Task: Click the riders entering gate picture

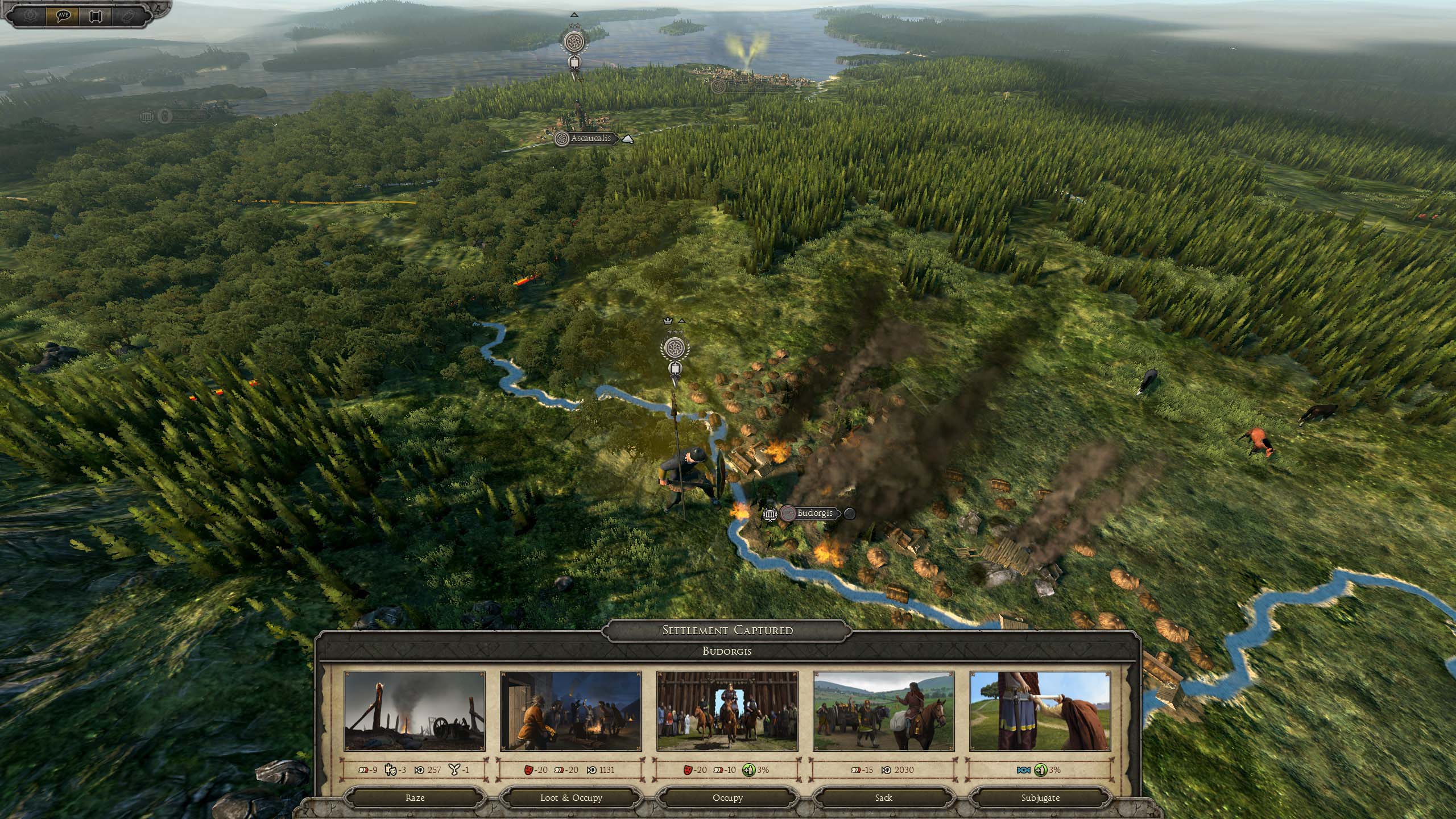Action: pos(727,711)
